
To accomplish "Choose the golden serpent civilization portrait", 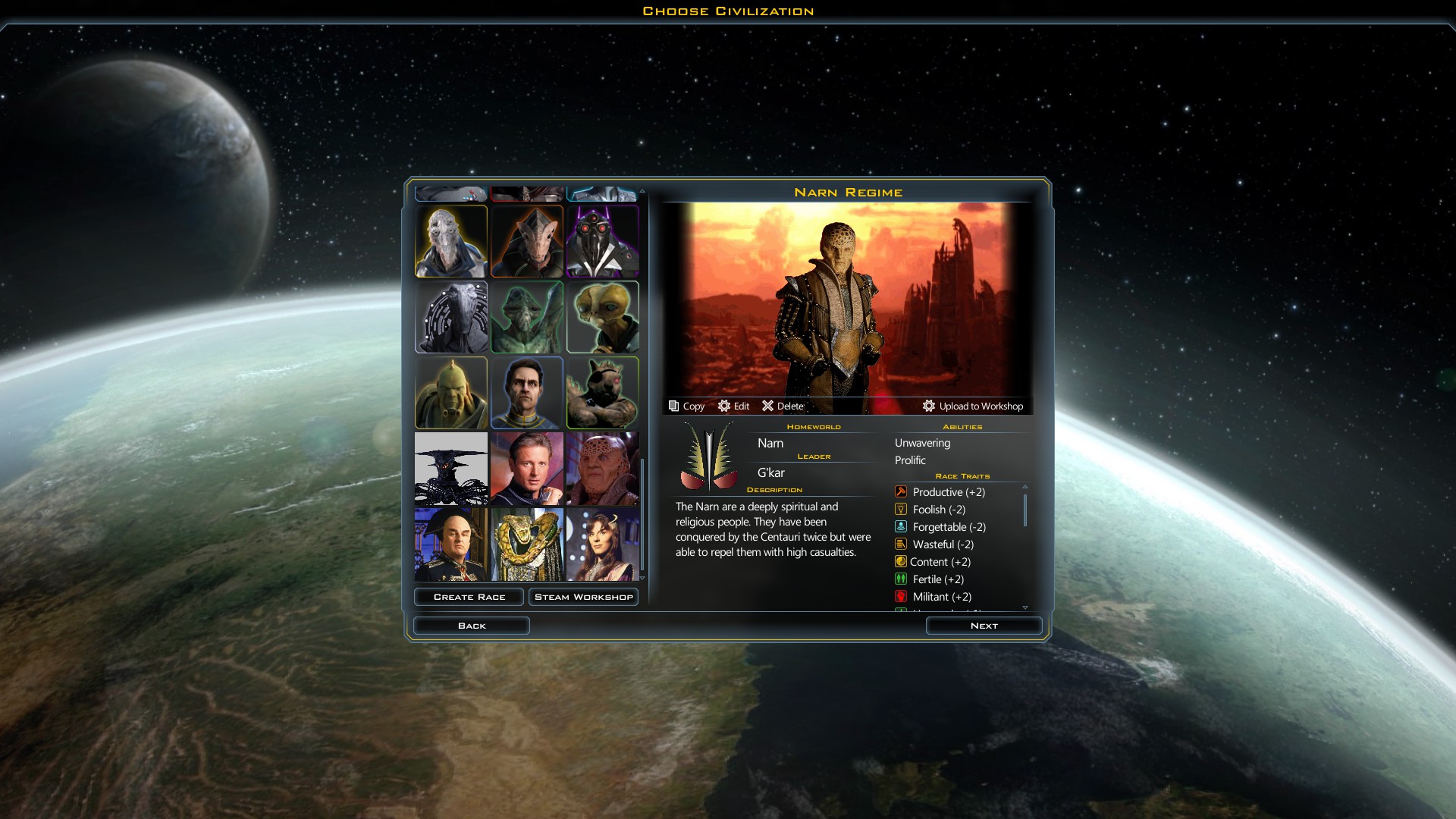I will [527, 544].
